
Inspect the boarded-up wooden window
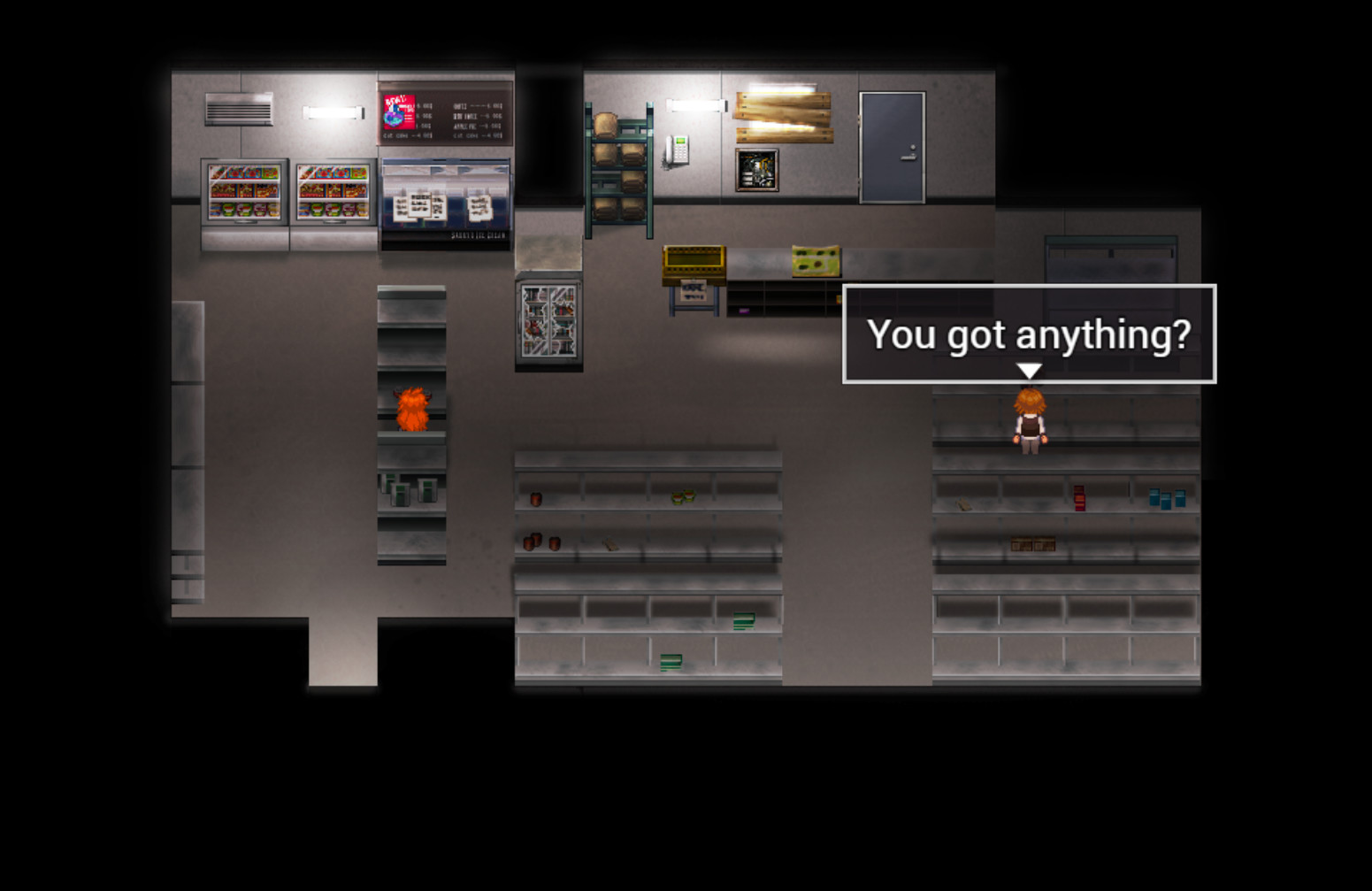[x=785, y=117]
